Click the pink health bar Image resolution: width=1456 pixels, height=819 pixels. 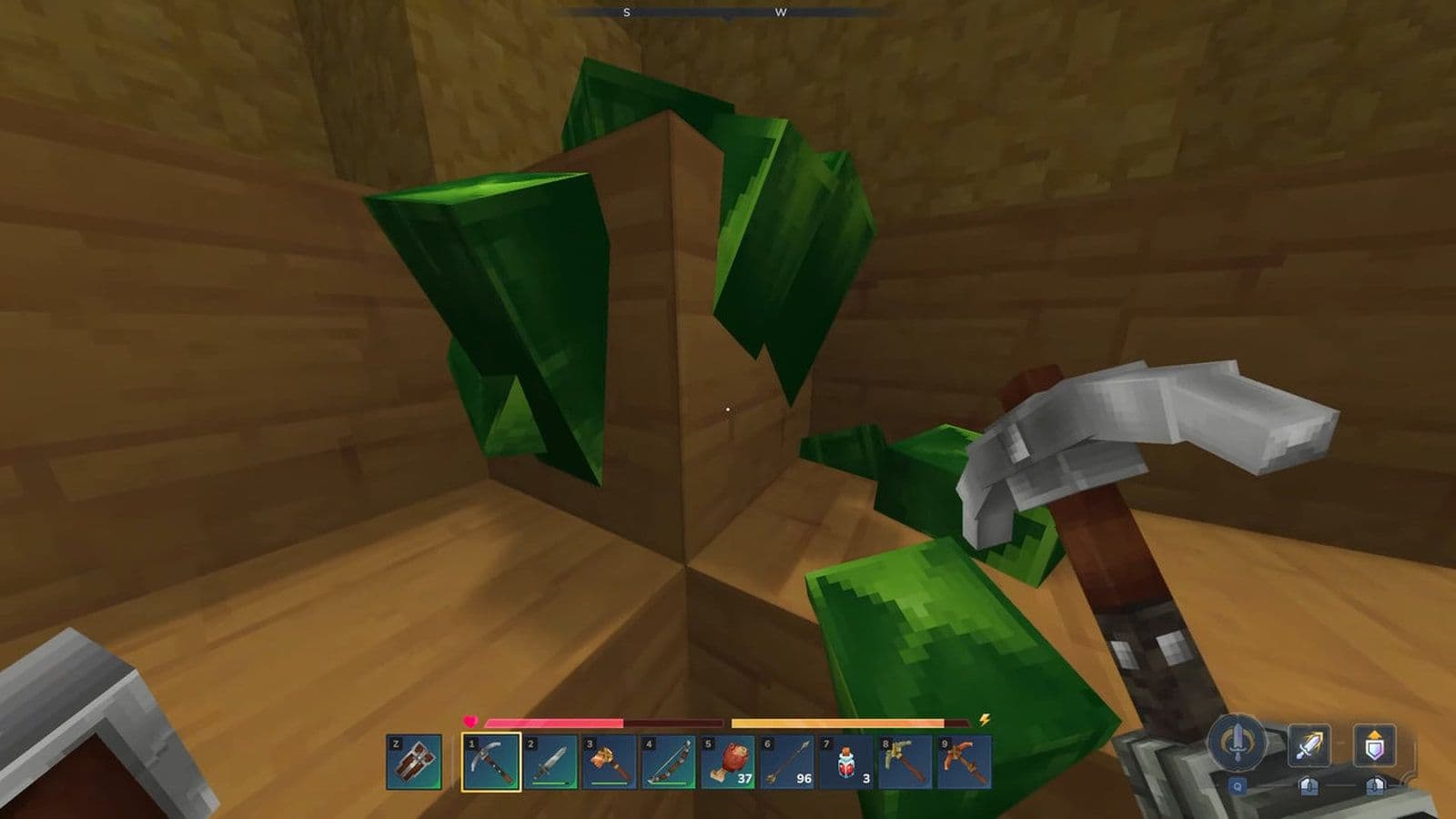[555, 722]
